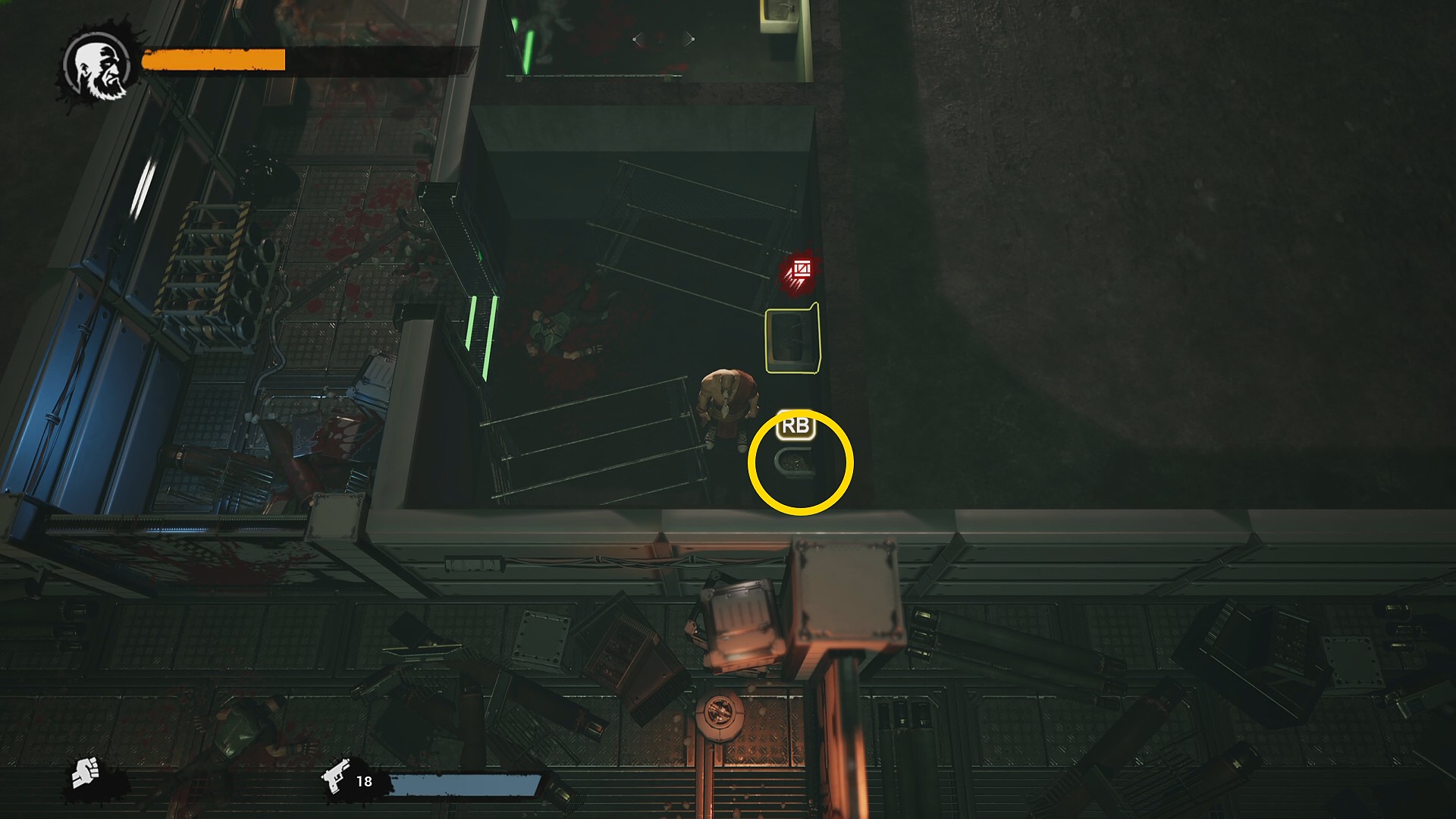Screen dimensions: 1456x819
Task: Select the pistol weapon icon
Action: pos(336,776)
